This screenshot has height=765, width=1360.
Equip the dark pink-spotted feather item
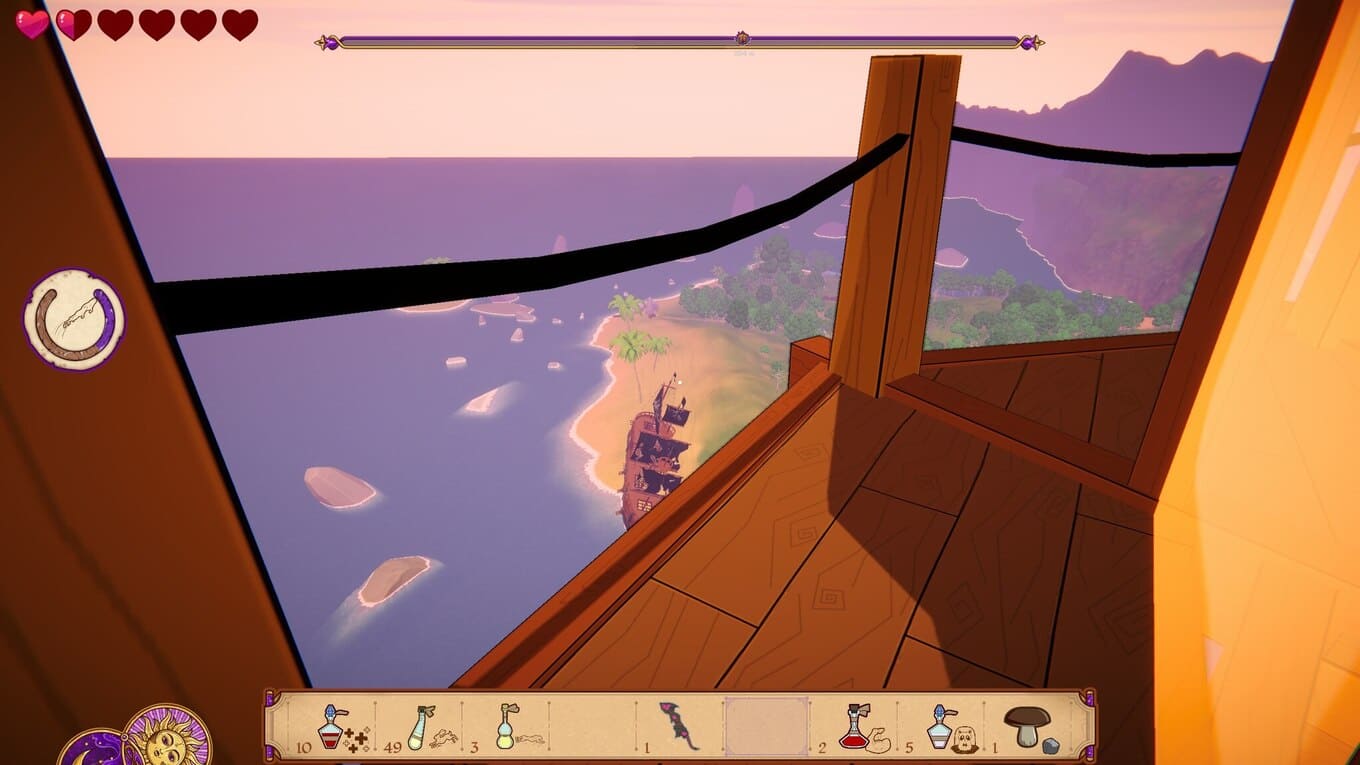tap(679, 726)
